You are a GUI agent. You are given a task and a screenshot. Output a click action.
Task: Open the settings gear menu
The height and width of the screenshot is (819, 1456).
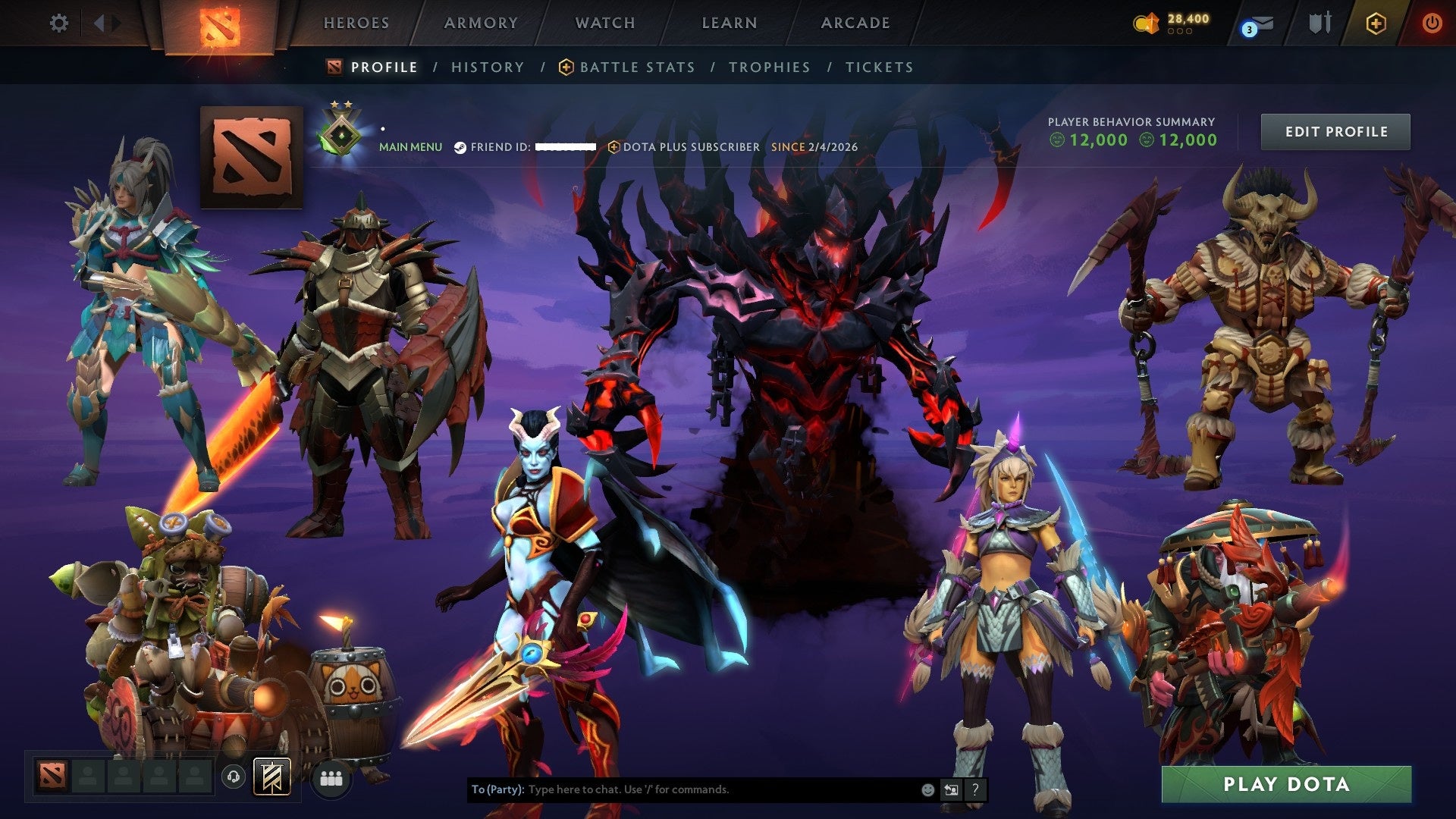coord(59,23)
